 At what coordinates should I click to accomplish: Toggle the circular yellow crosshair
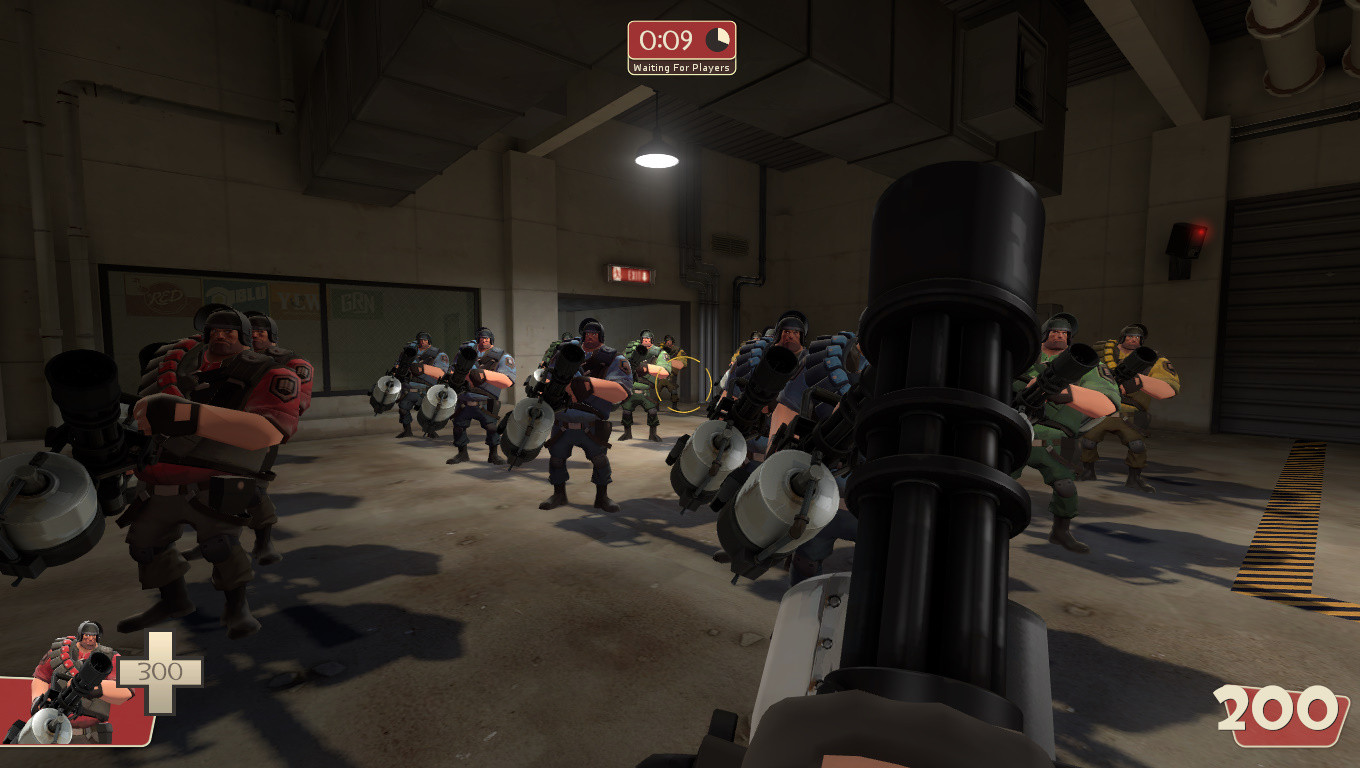pyautogui.click(x=685, y=385)
